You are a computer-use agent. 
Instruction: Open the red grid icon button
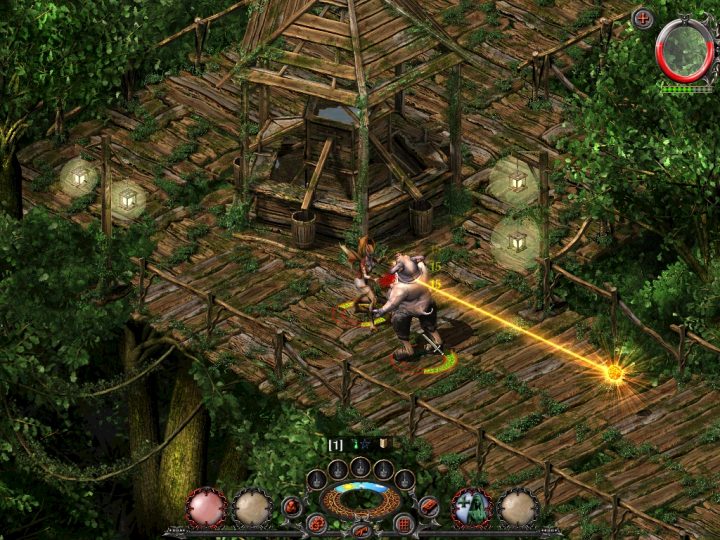click(x=405, y=522)
